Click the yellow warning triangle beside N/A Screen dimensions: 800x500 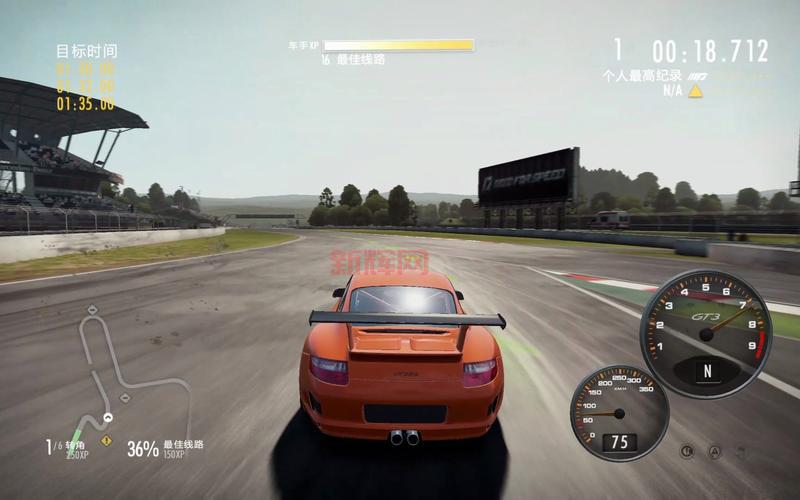[x=694, y=90]
